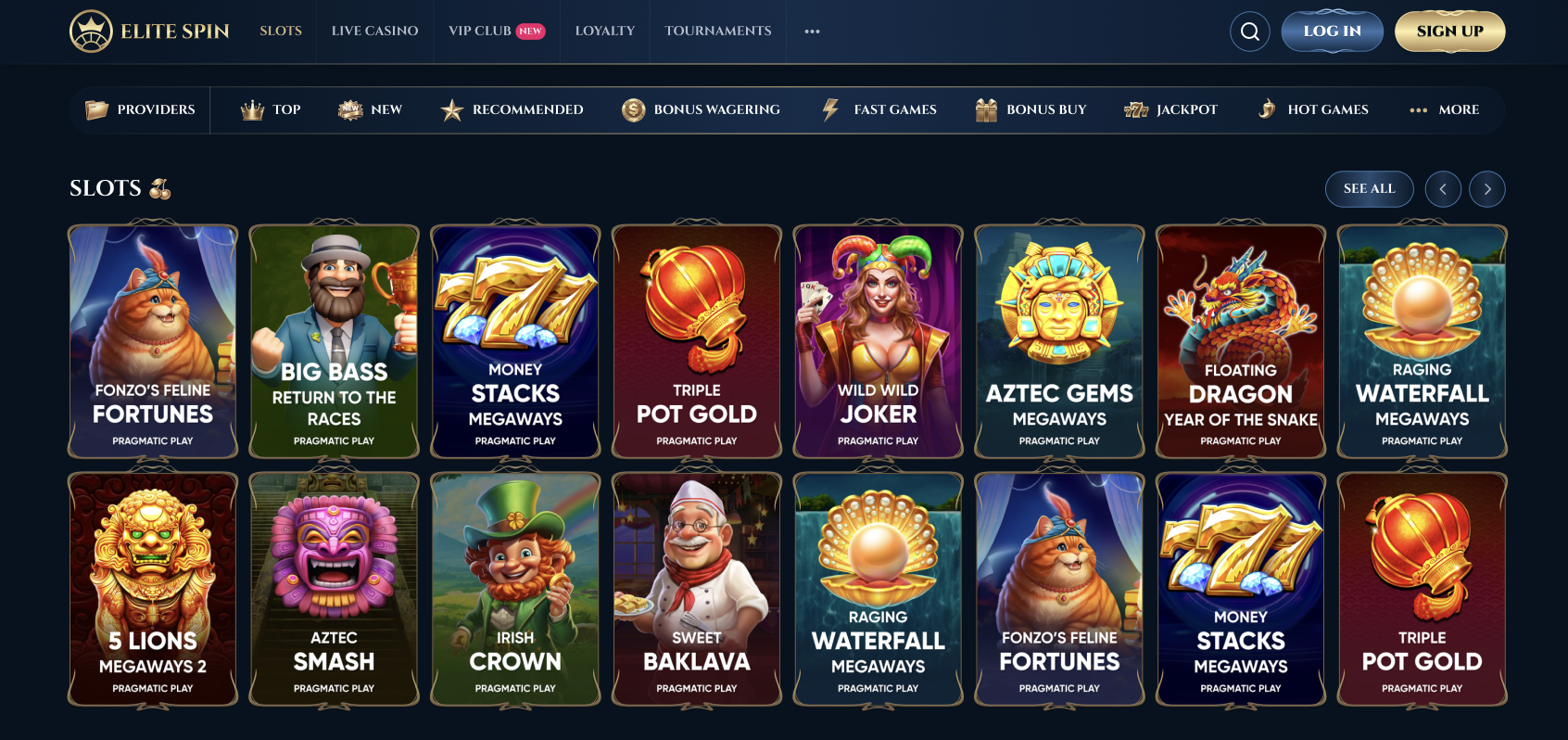
Task: Click the right arrow to browse more slots
Action: tap(1487, 188)
